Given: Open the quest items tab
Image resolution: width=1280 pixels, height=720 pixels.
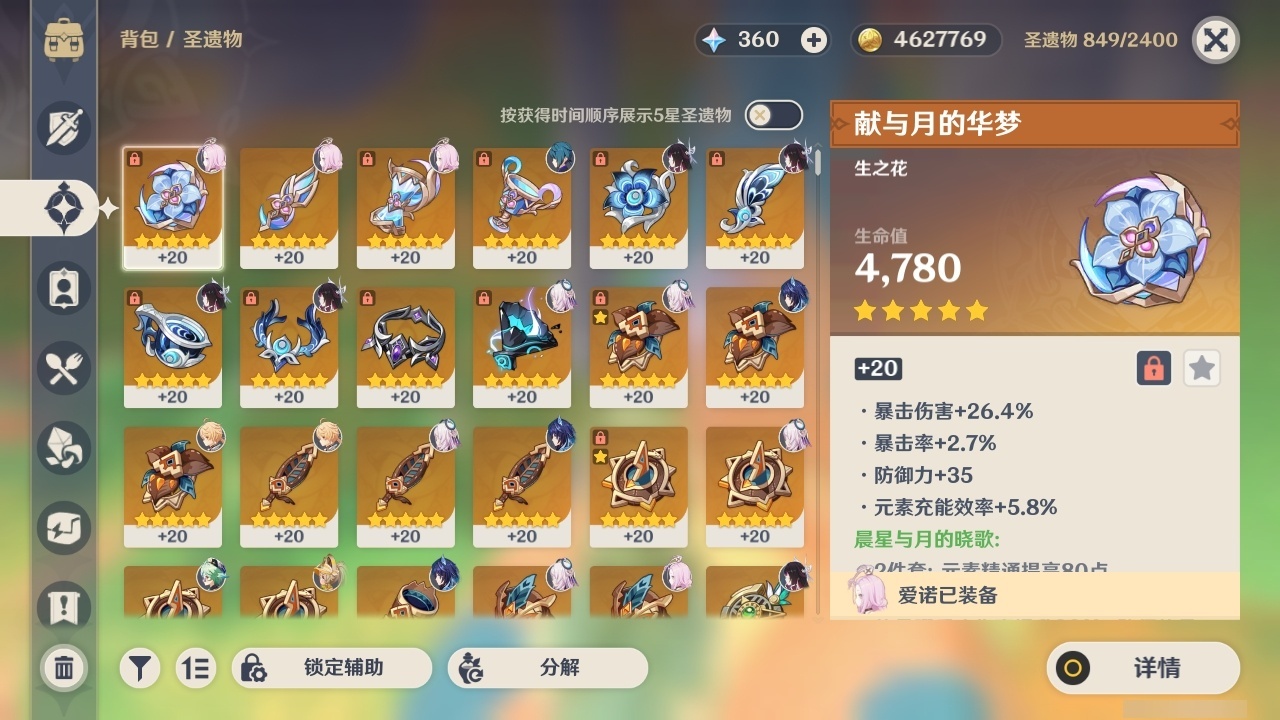Looking at the screenshot, I should 63,600.
